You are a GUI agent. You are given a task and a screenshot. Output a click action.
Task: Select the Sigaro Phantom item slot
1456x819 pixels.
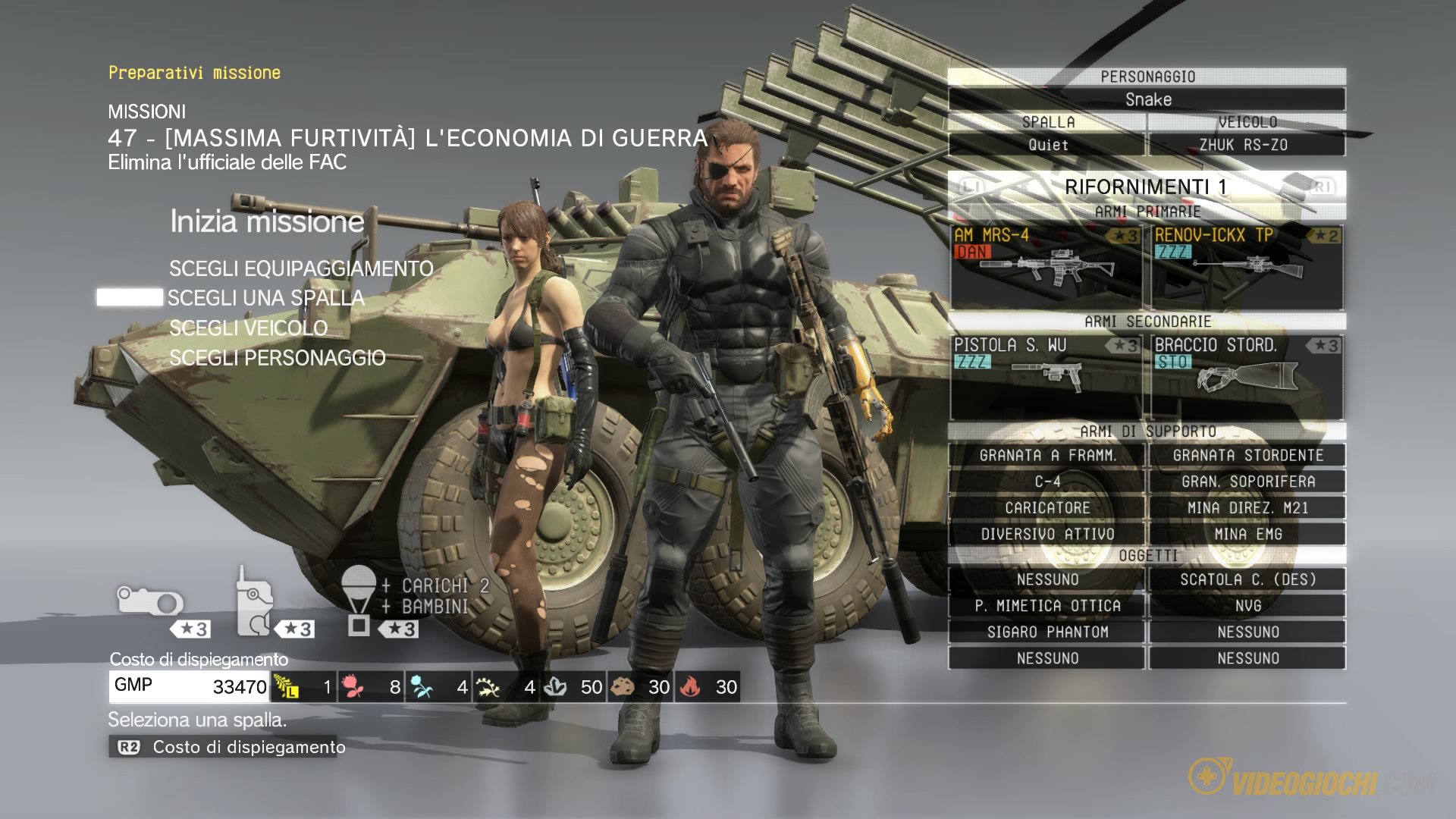coord(1047,632)
